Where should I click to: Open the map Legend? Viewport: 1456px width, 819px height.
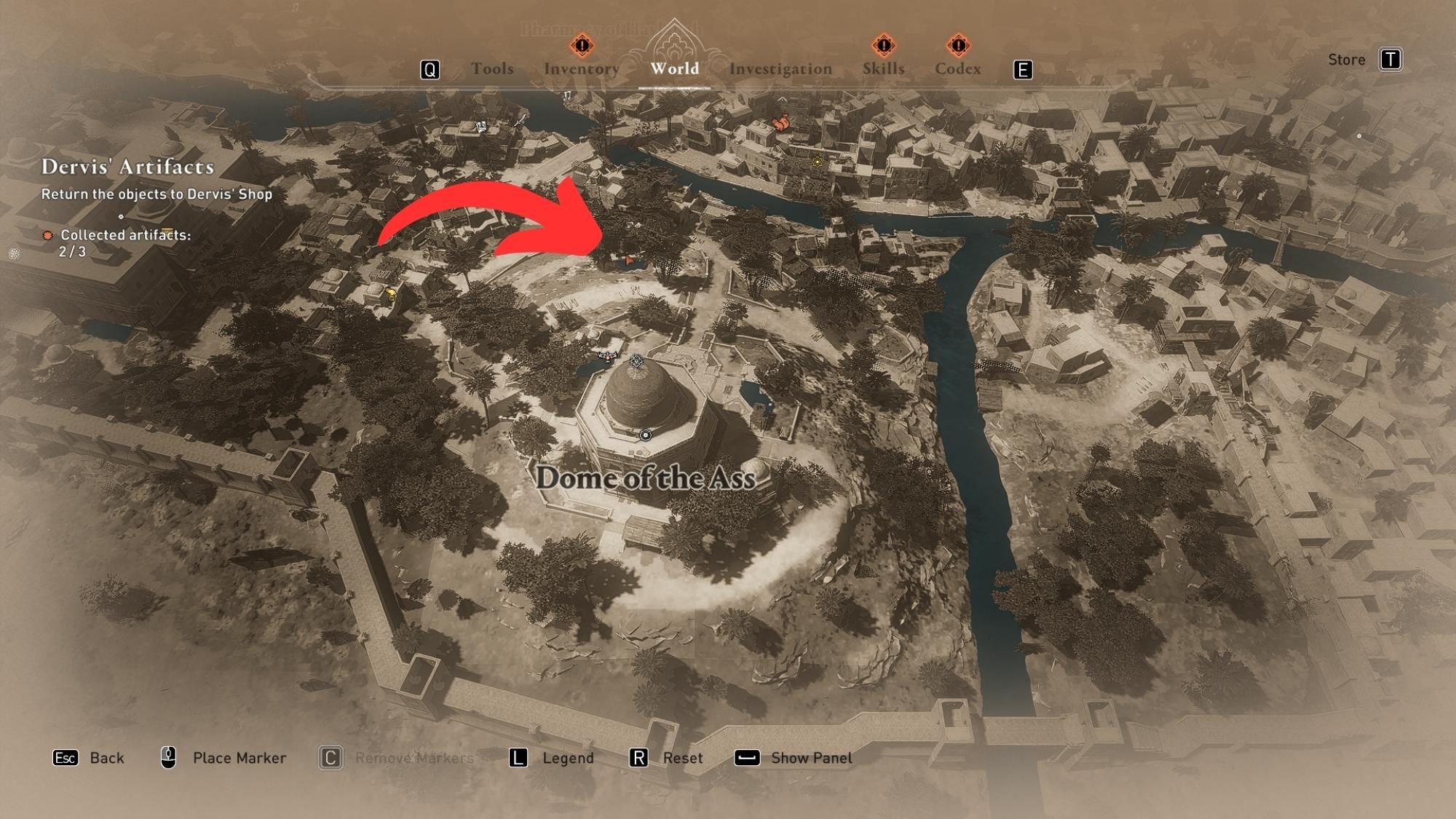point(568,758)
